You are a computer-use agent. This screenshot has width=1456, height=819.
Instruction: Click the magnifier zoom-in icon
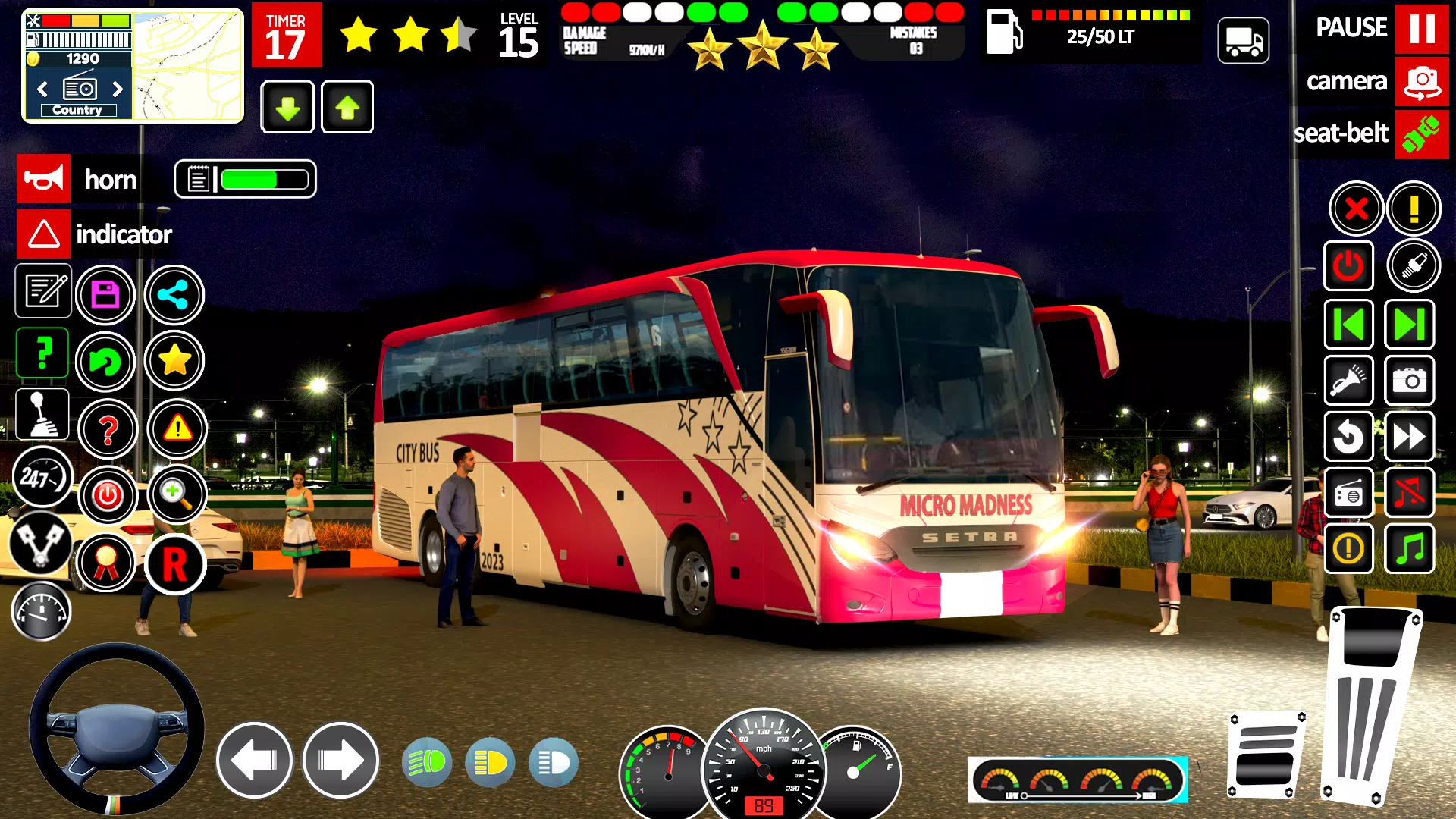point(176,494)
